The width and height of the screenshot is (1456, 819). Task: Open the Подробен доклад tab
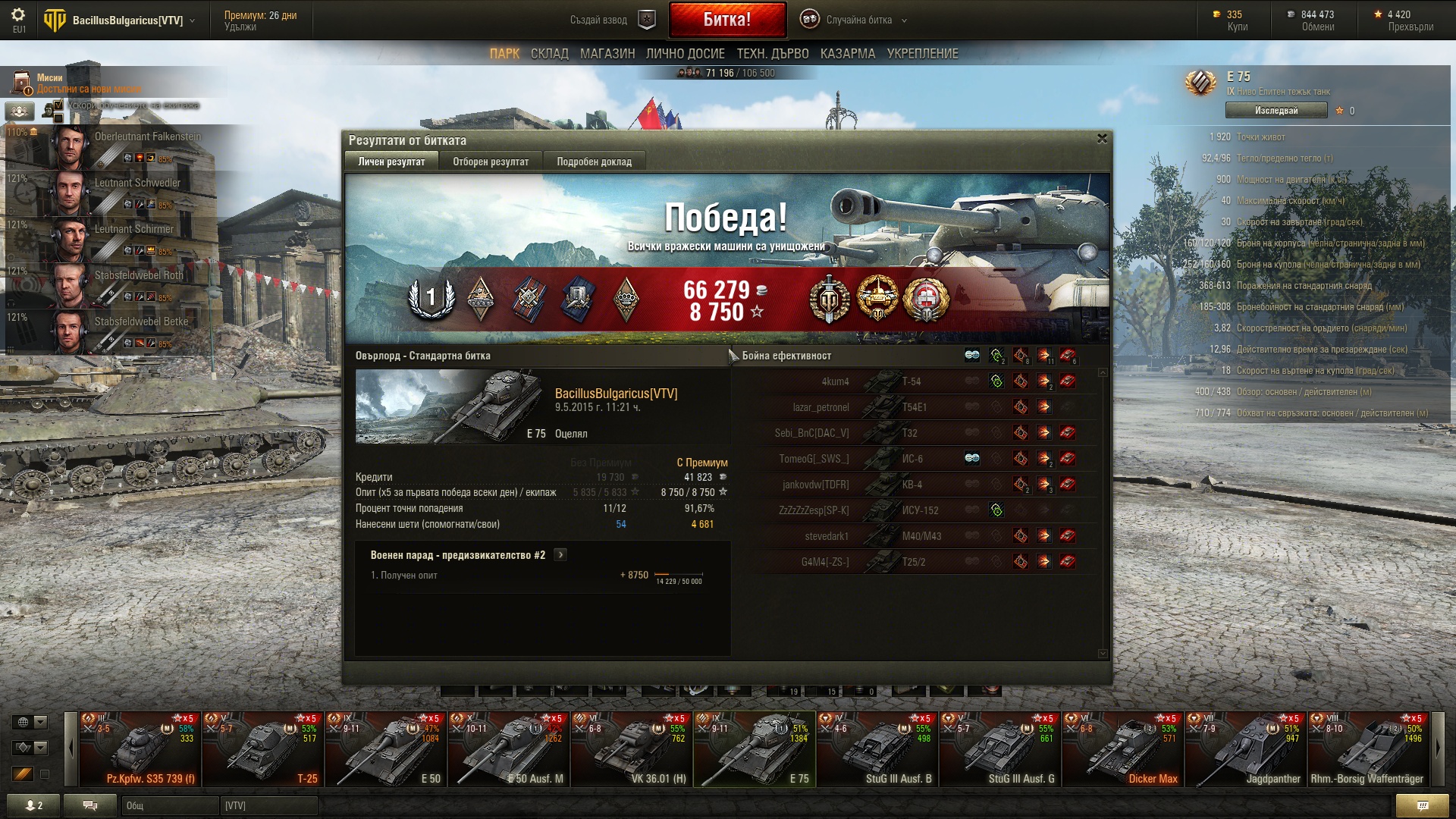coord(594,162)
